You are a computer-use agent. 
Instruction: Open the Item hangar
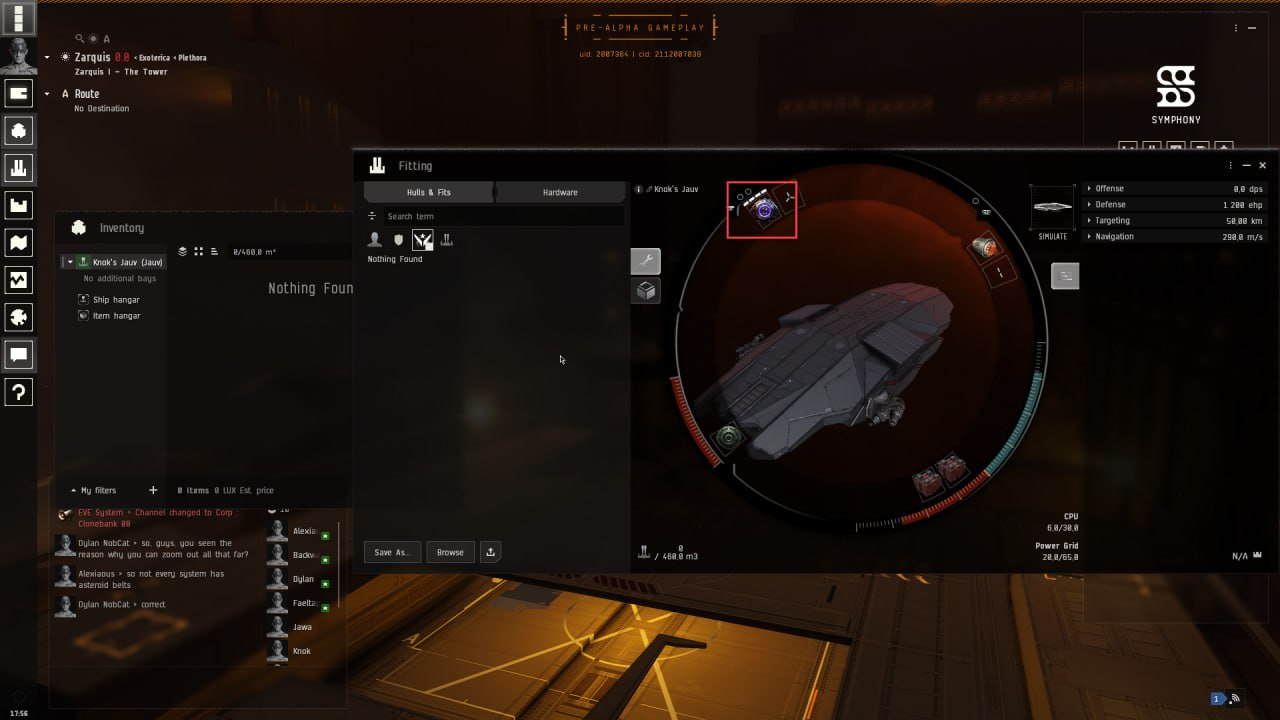point(116,316)
